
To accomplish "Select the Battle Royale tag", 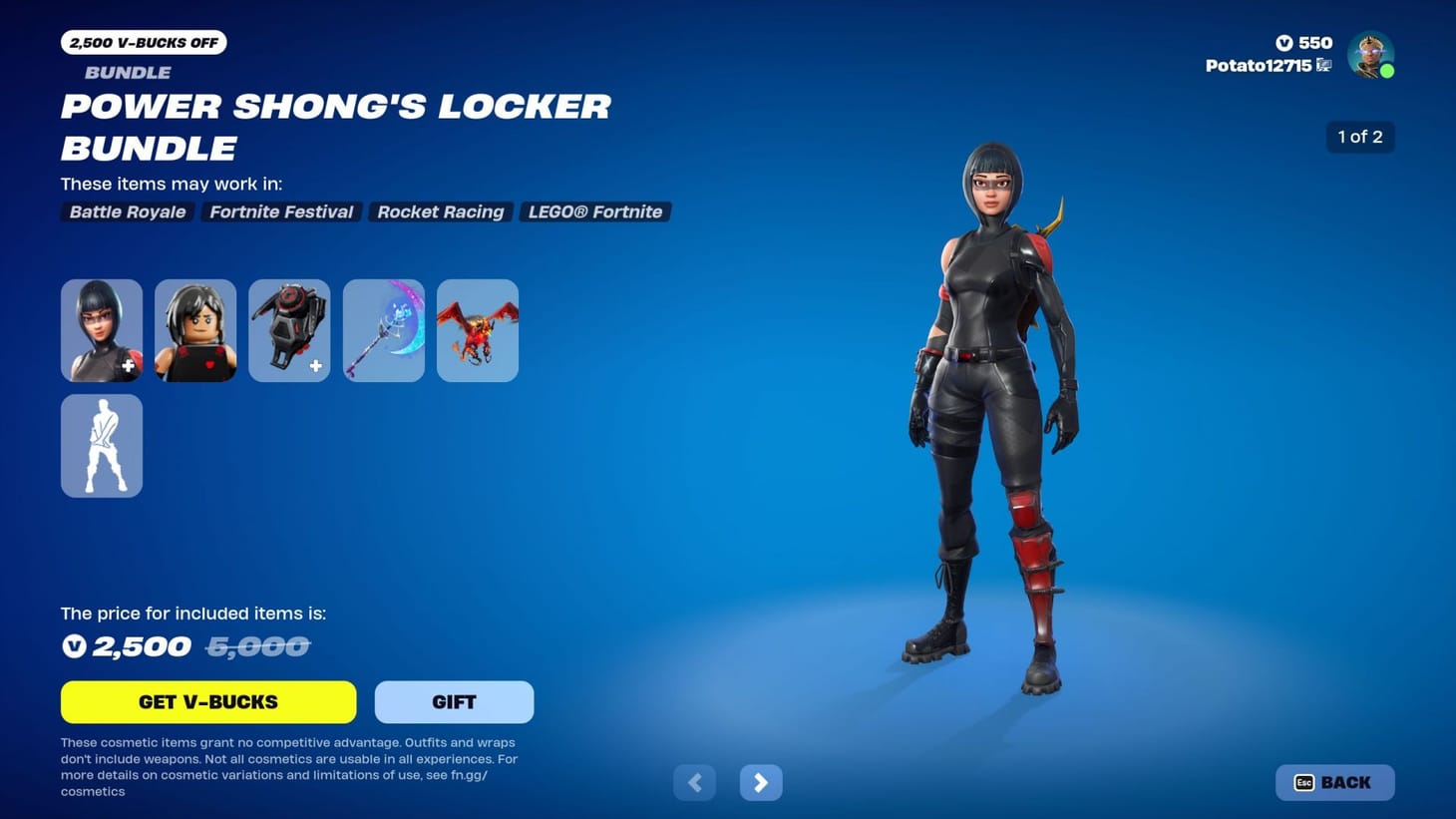I will tap(126, 211).
